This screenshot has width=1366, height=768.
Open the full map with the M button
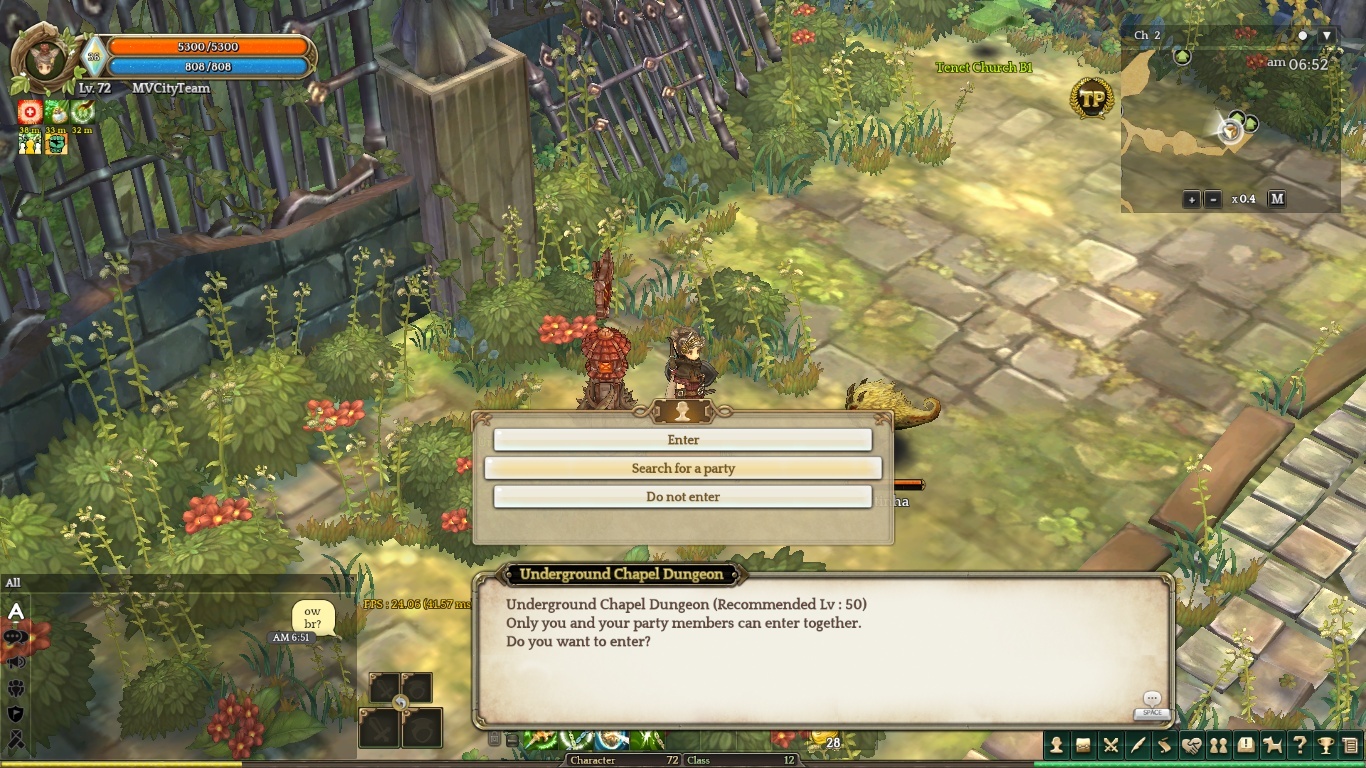1277,199
